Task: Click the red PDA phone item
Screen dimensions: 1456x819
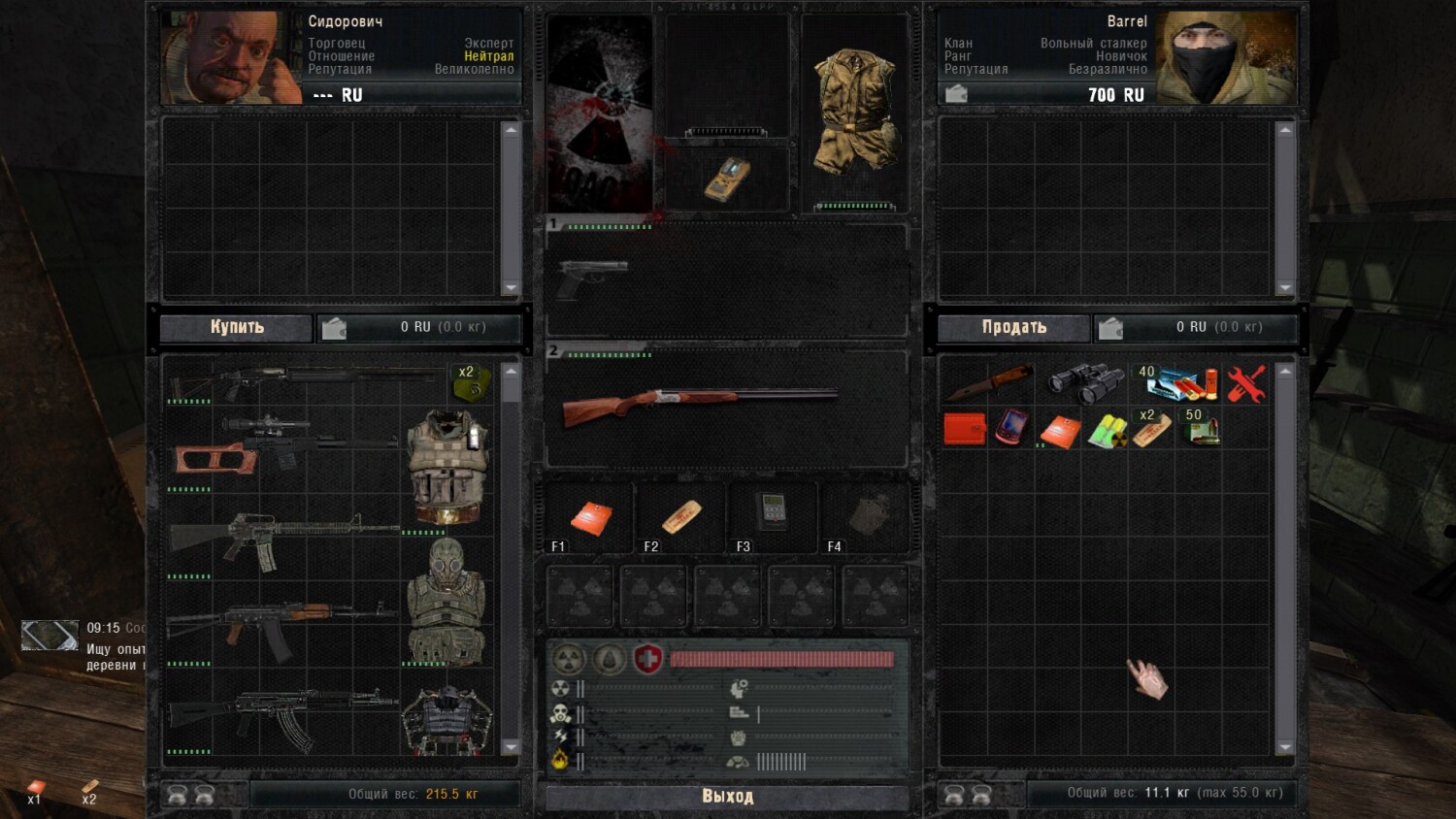Action: click(1009, 427)
